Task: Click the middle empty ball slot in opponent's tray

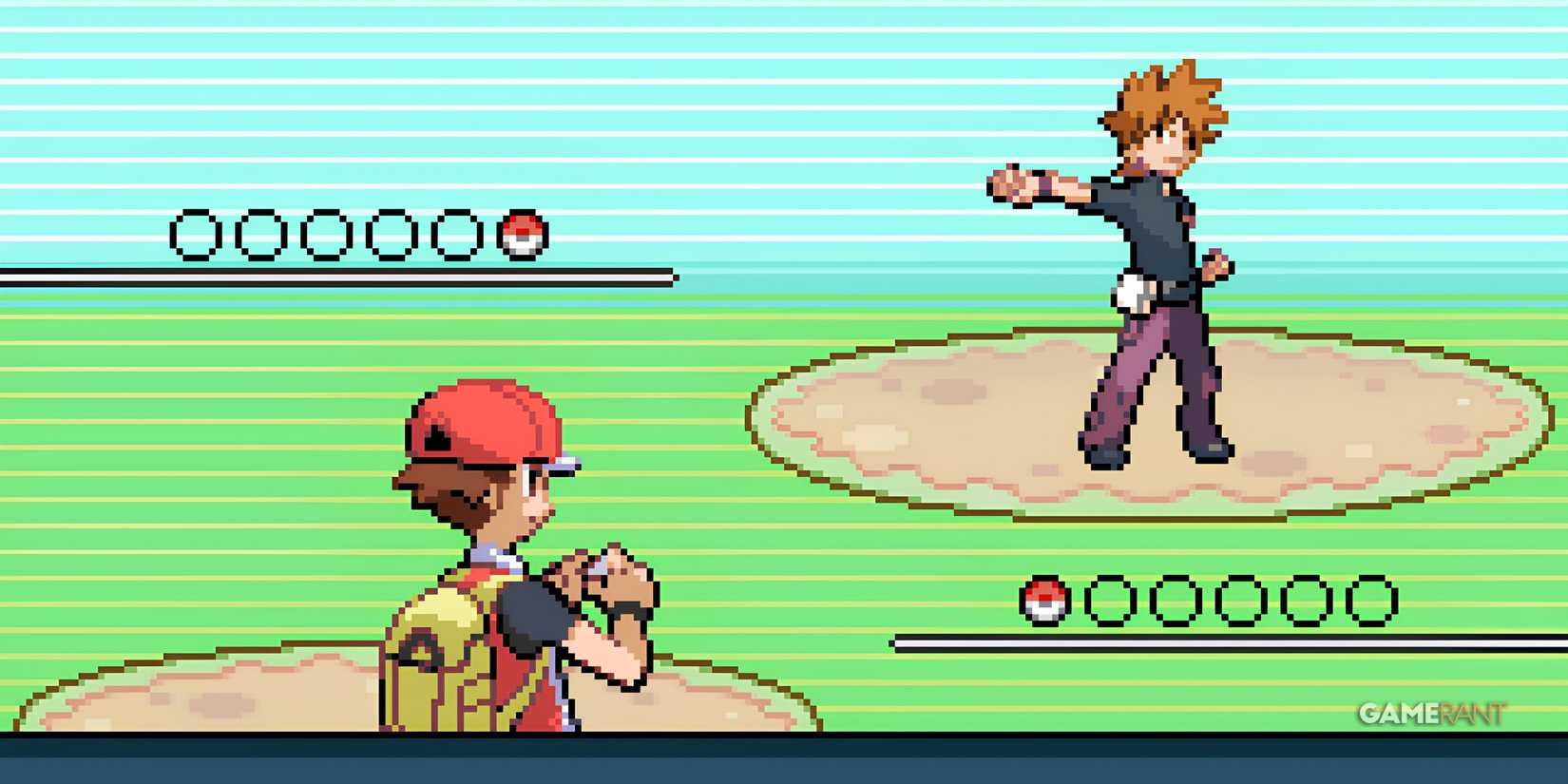Action: 328,233
